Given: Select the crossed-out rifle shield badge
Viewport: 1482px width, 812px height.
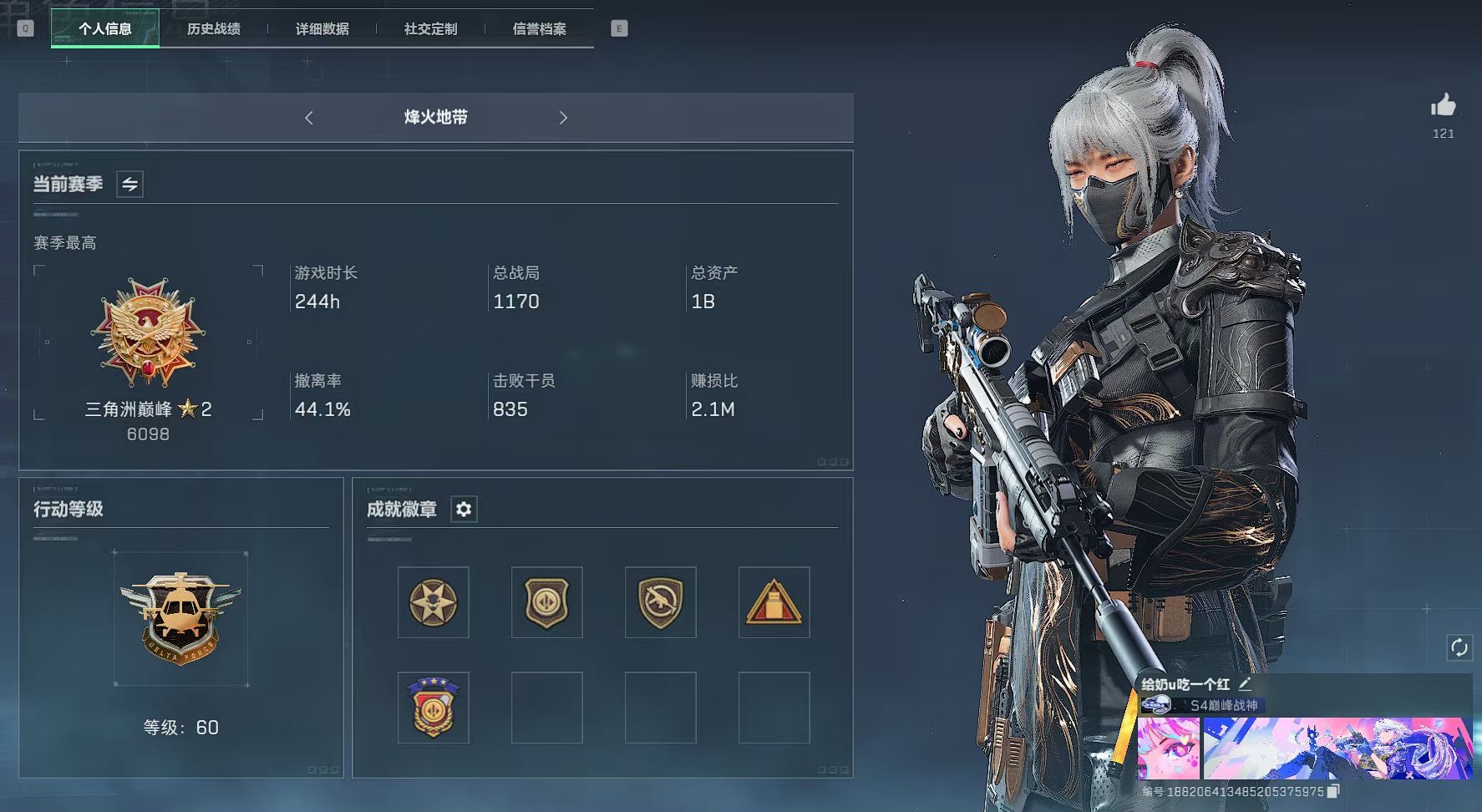Looking at the screenshot, I should pyautogui.click(x=660, y=602).
